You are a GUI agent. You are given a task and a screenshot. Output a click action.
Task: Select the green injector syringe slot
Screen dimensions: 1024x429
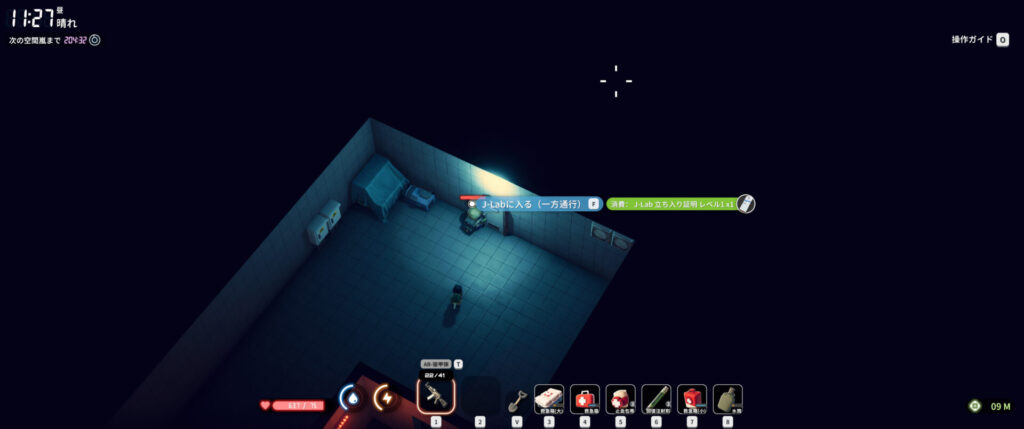(x=656, y=398)
